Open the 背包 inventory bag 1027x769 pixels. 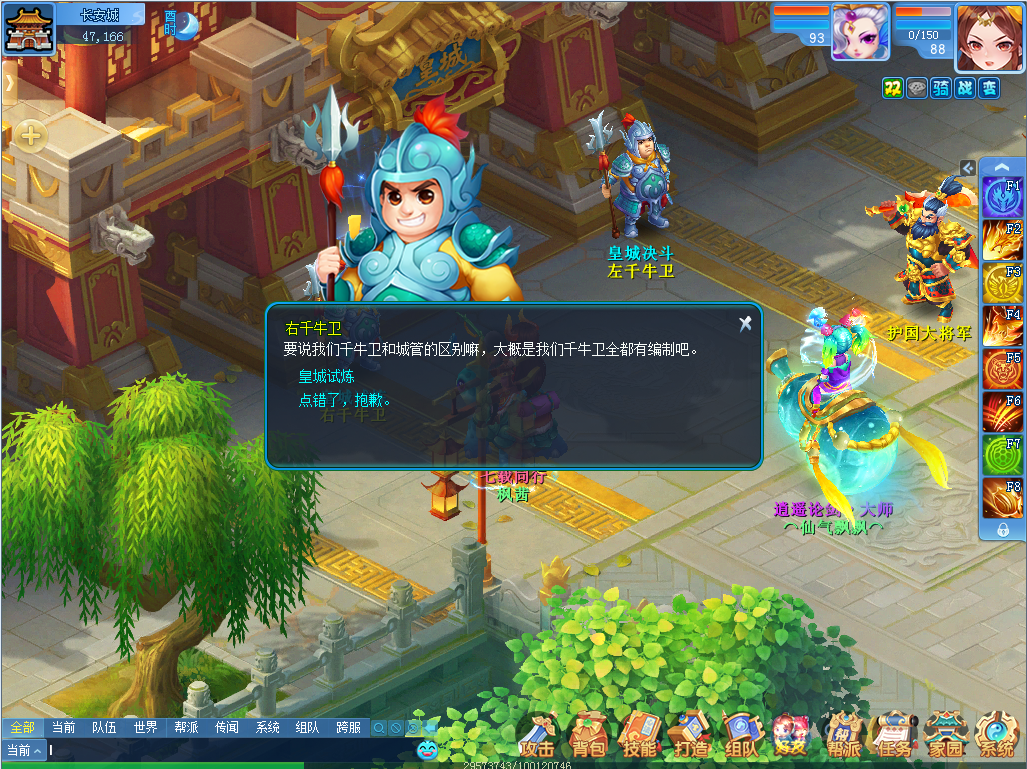(589, 737)
